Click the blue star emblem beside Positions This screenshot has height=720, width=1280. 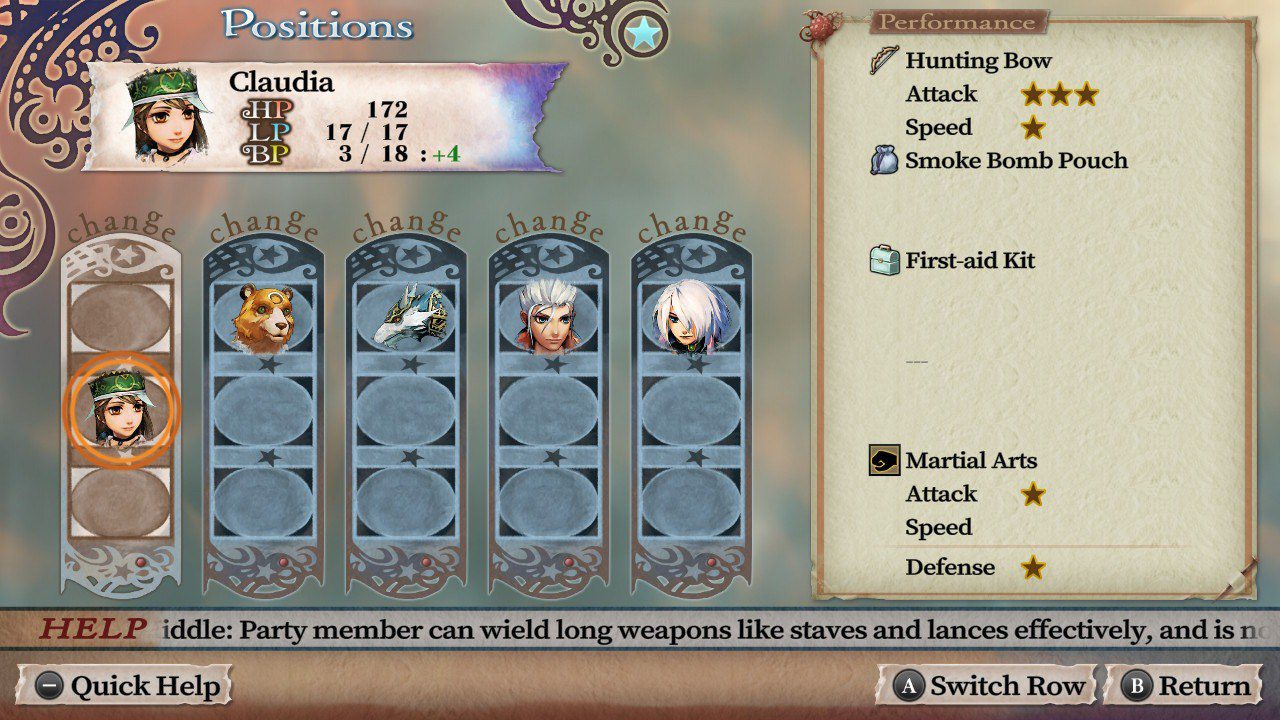point(644,34)
